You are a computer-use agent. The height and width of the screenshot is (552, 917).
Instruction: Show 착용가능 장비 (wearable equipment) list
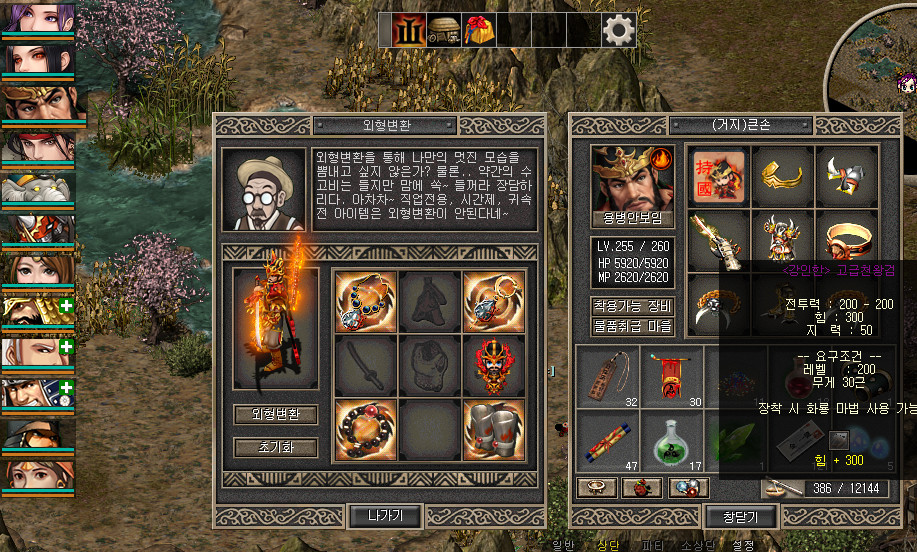[x=633, y=306]
